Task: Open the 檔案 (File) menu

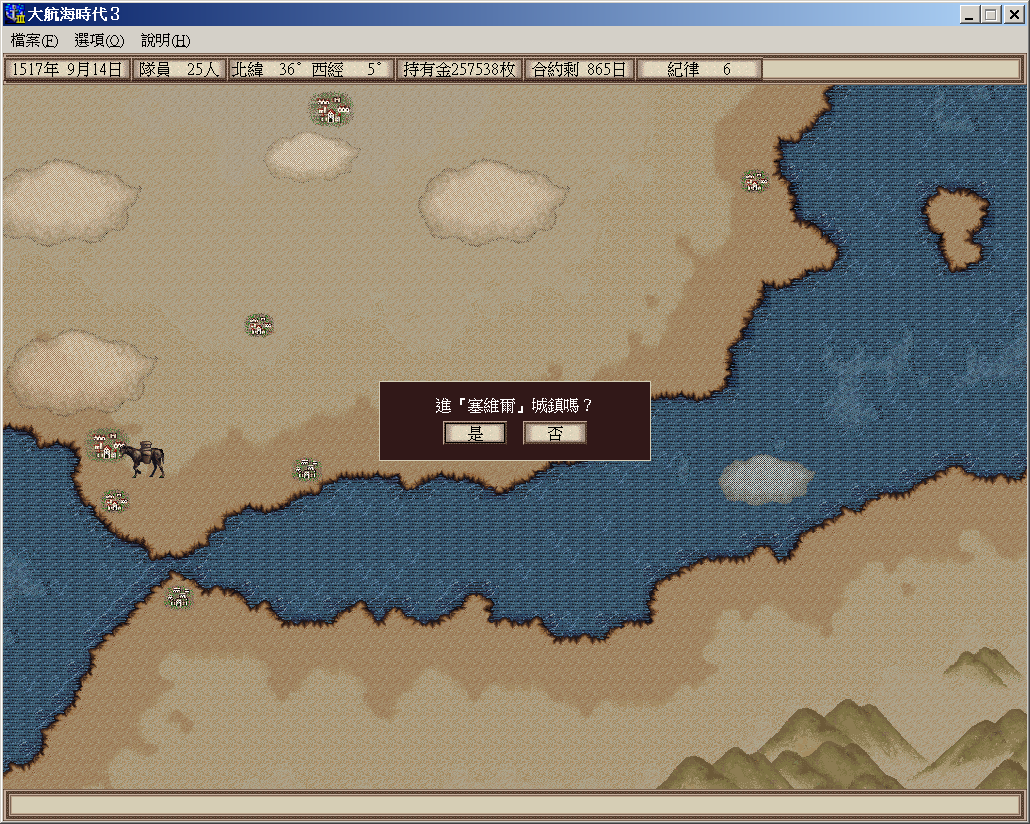Action: pyautogui.click(x=34, y=41)
